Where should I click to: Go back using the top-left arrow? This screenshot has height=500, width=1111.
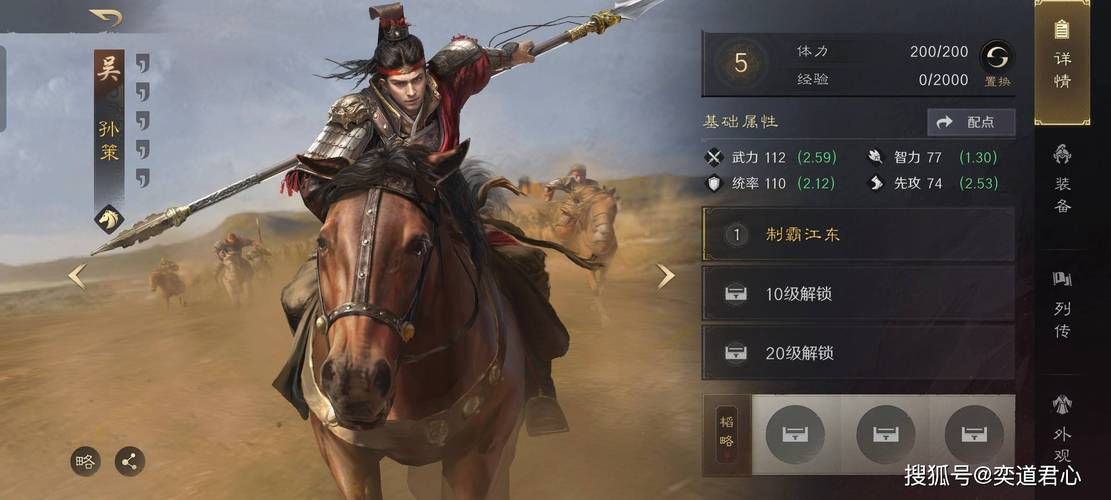(x=106, y=17)
